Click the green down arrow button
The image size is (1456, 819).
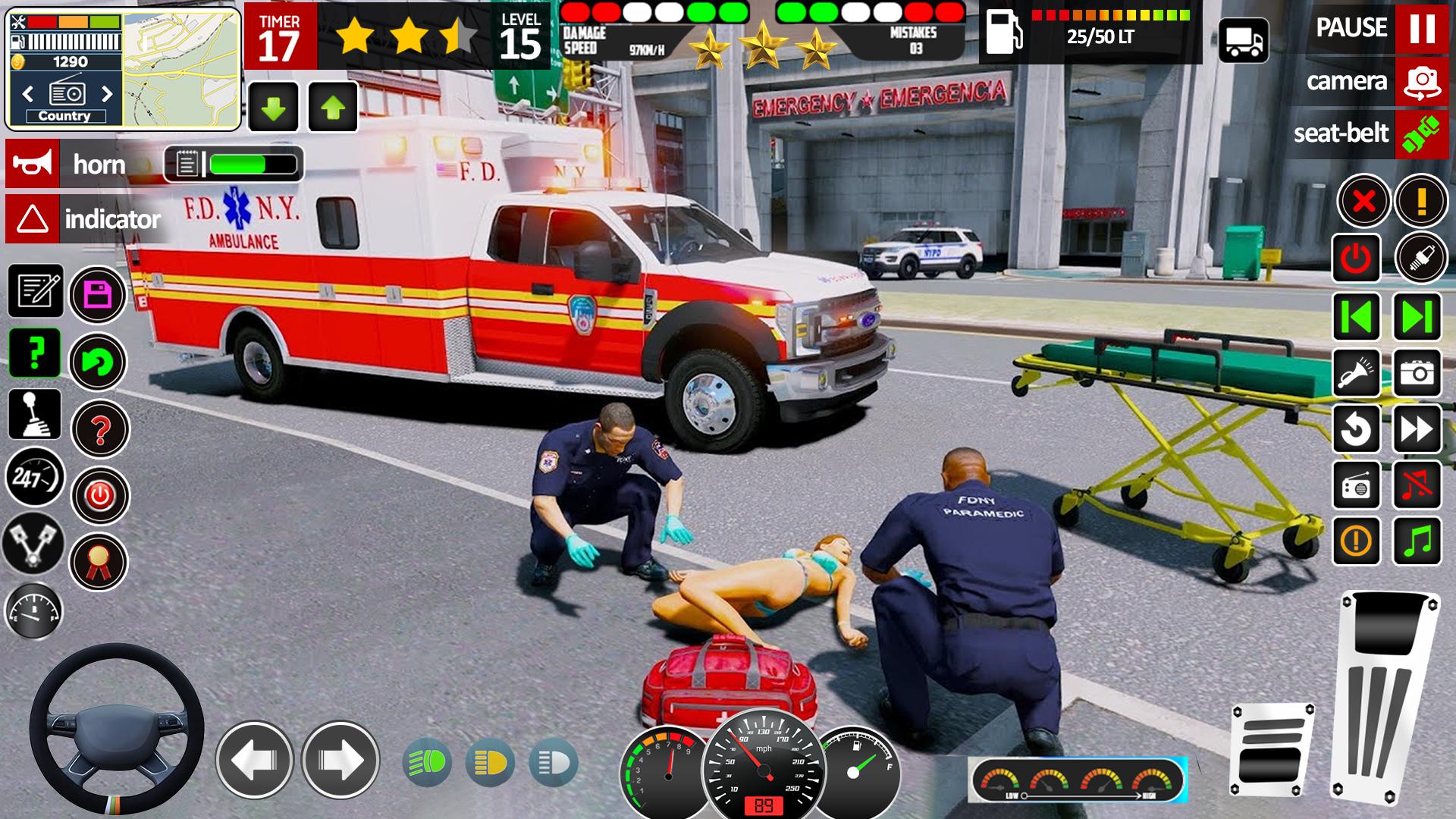pos(273,108)
